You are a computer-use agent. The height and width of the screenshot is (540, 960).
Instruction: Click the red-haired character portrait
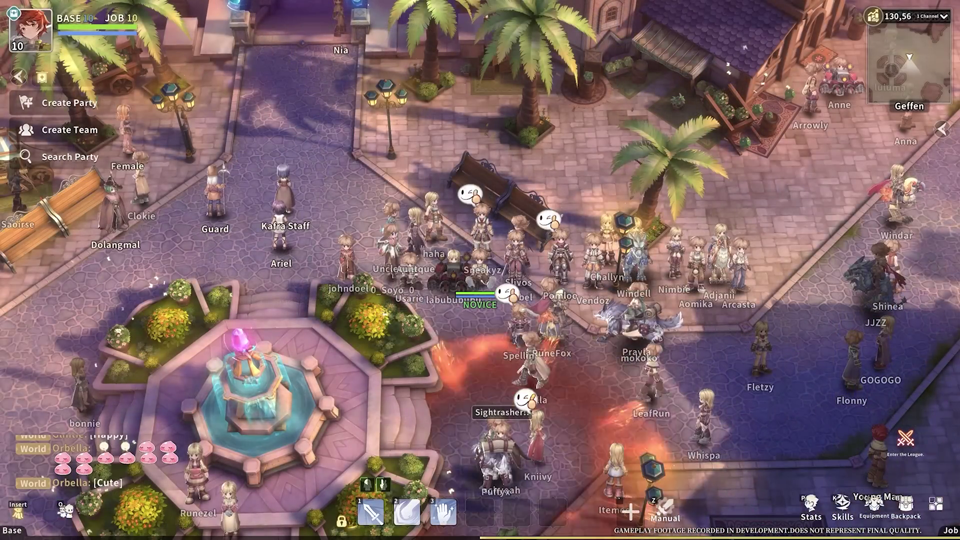click(30, 29)
